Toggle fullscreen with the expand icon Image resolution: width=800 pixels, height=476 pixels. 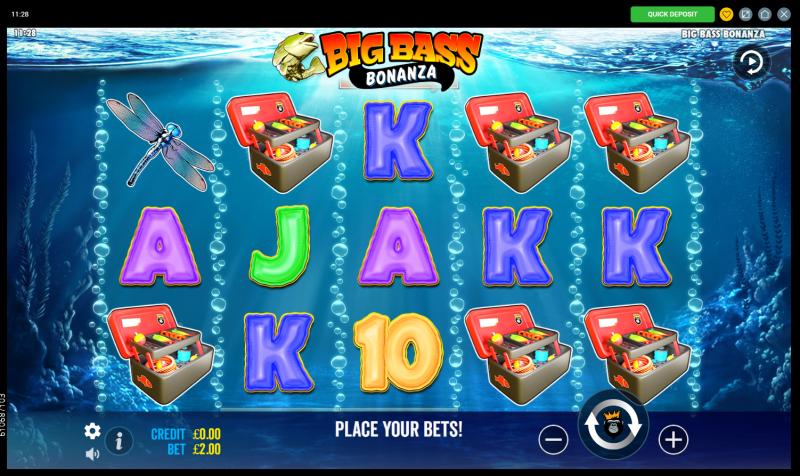746,14
